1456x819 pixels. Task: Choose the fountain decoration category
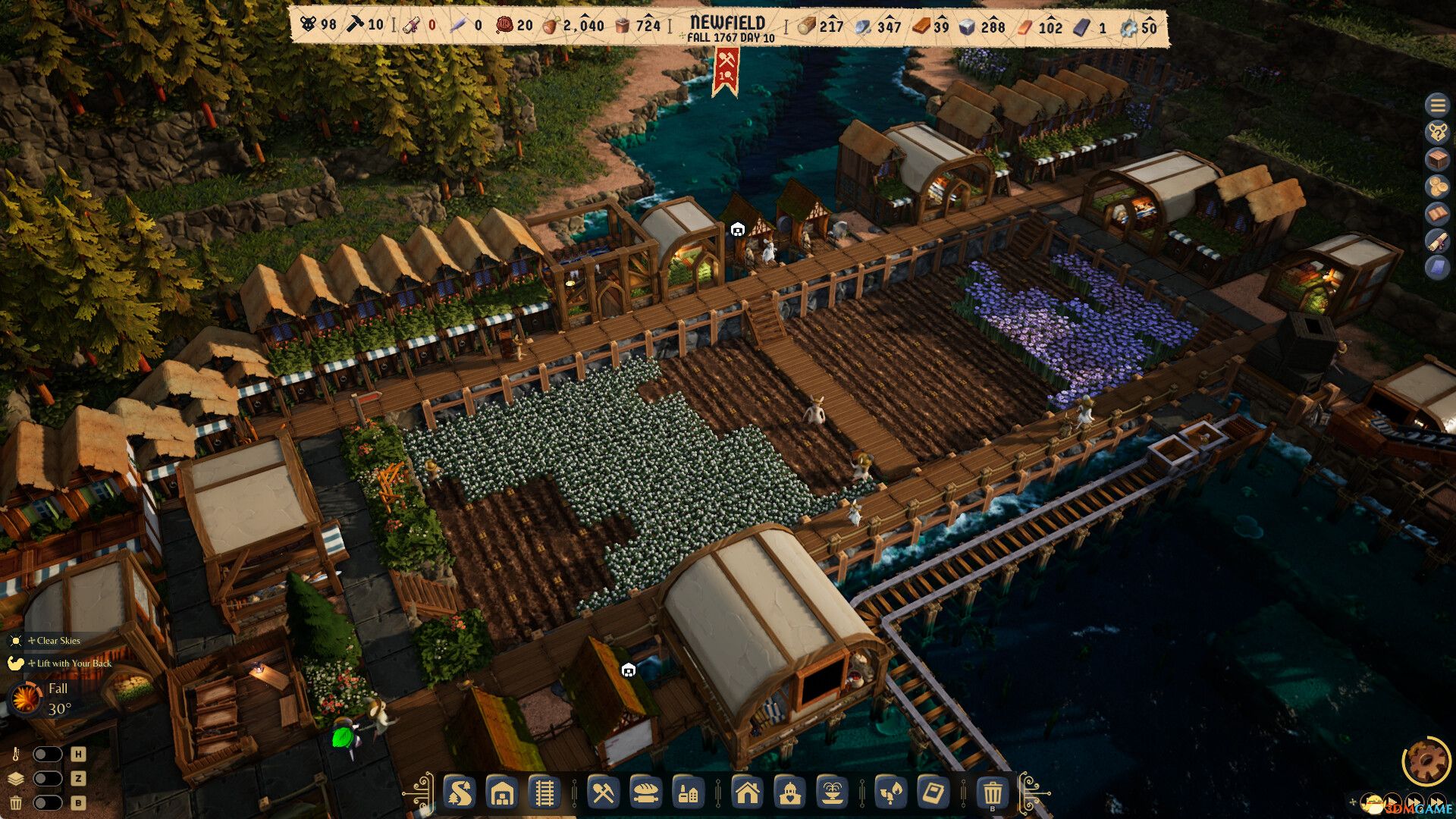pyautogui.click(x=832, y=793)
